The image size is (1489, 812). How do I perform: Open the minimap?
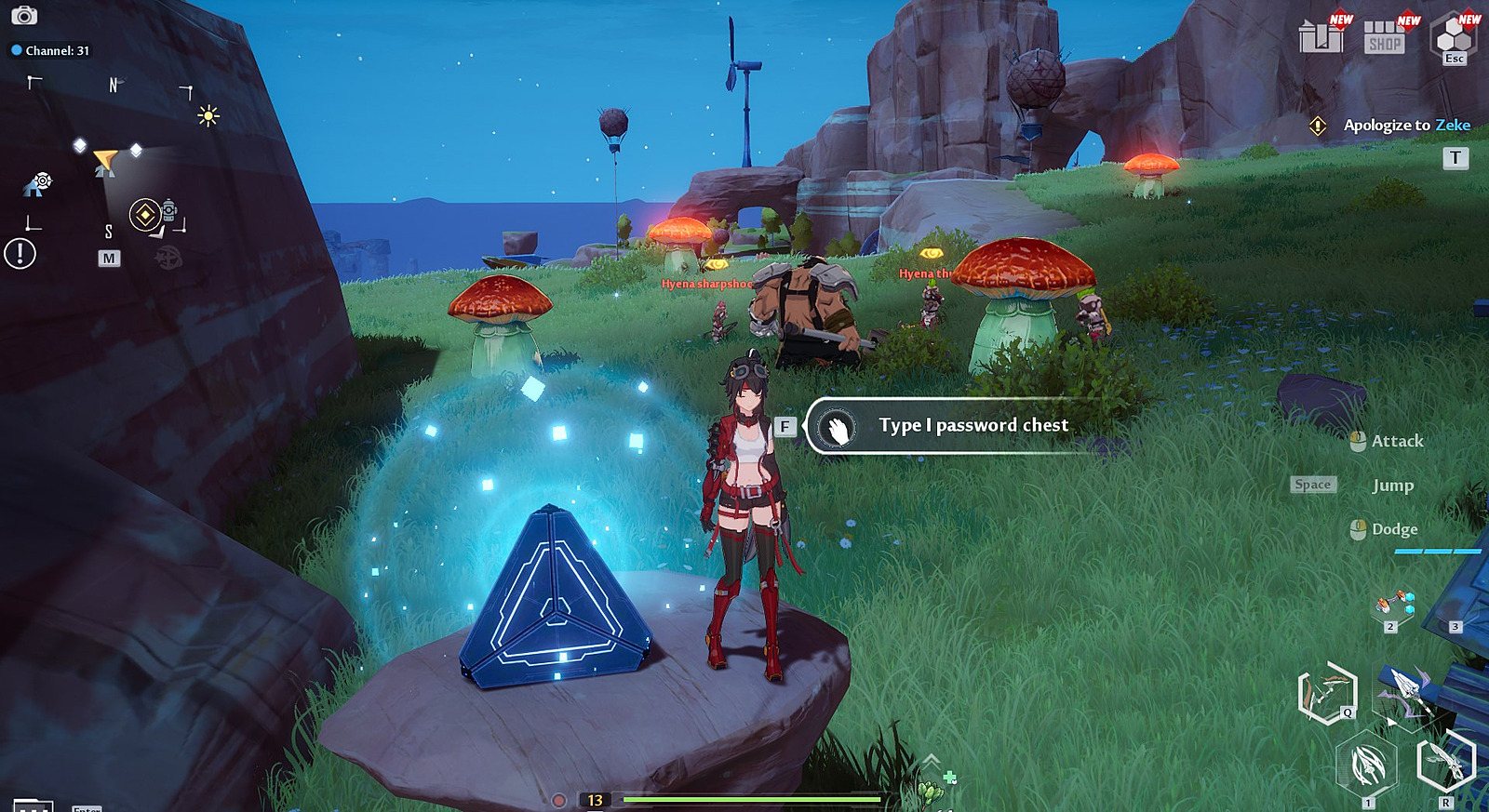(x=109, y=258)
